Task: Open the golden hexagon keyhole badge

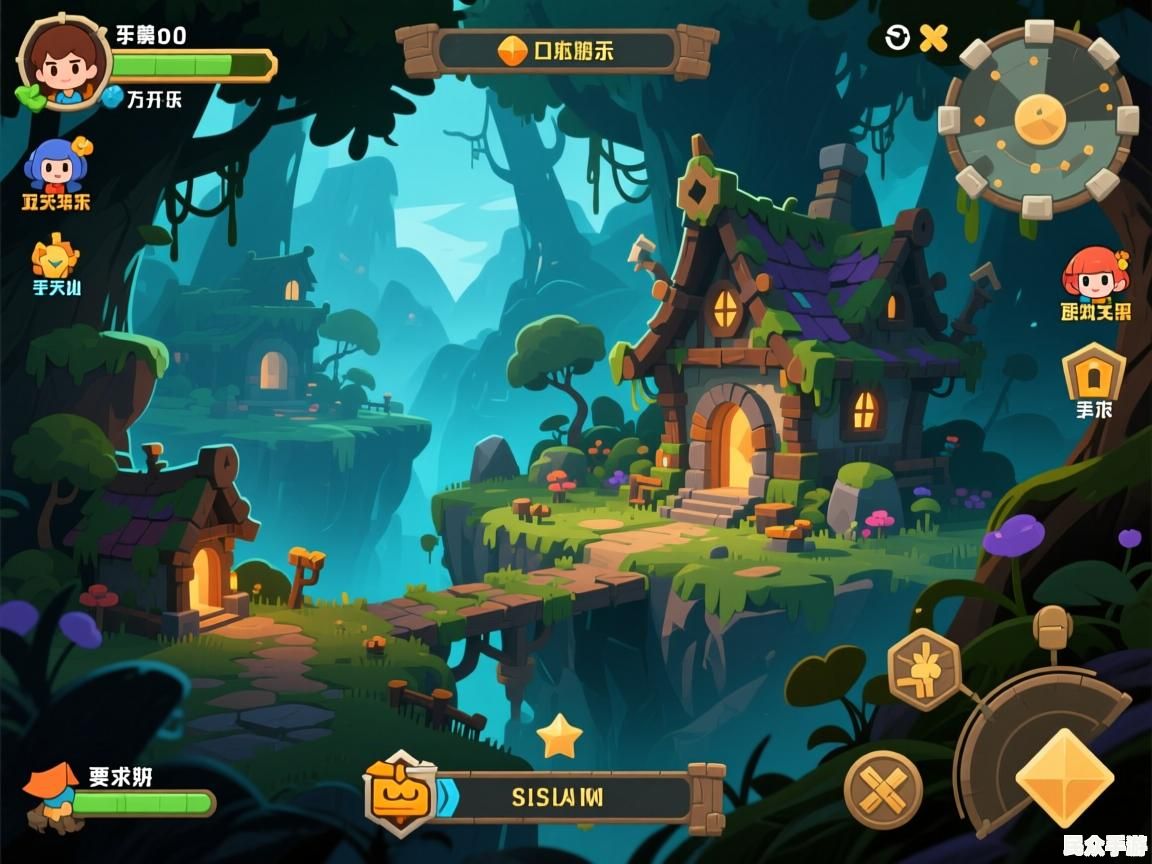Action: (x=1093, y=372)
